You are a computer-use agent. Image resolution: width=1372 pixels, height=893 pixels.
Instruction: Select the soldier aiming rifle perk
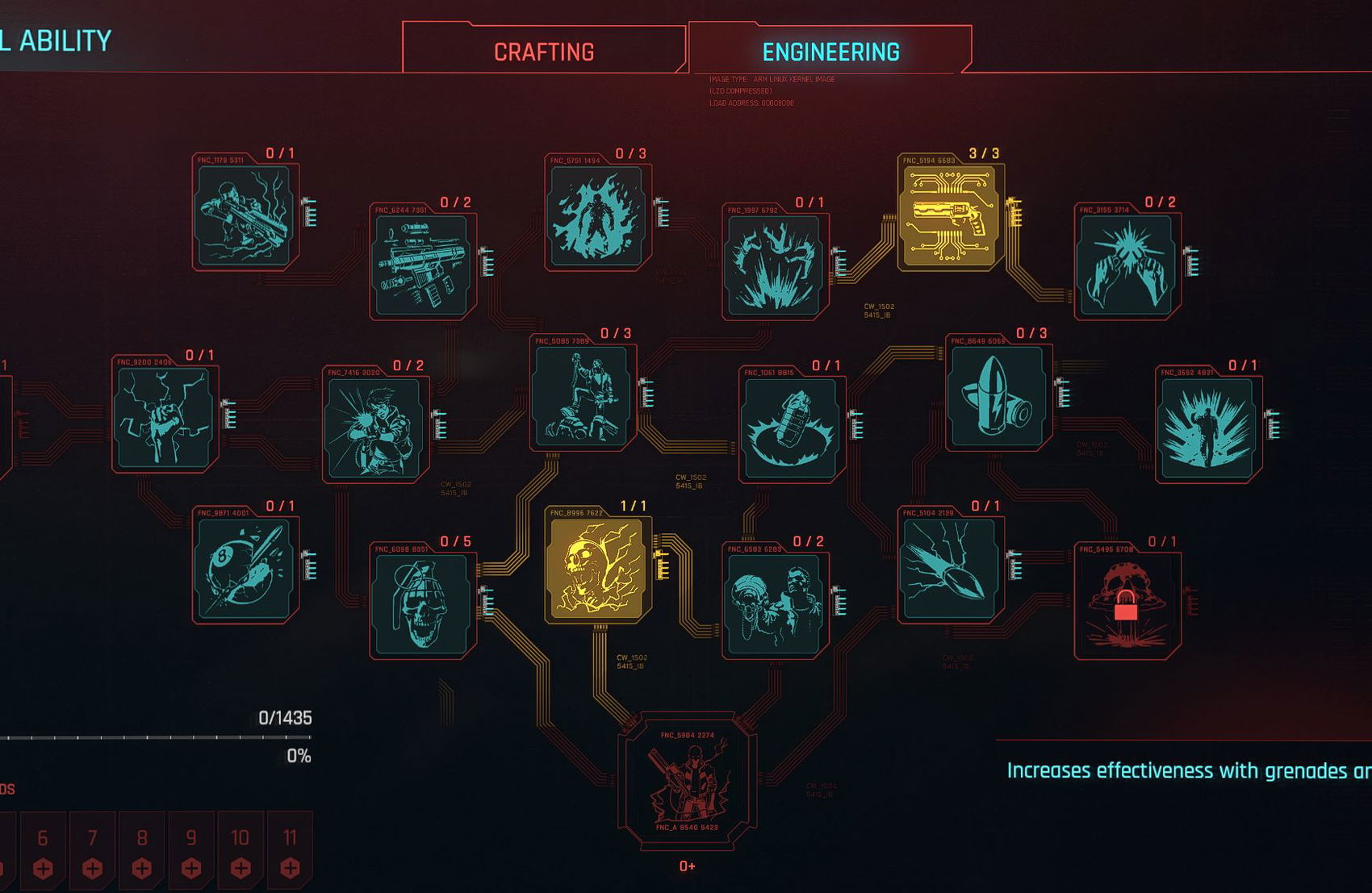coord(245,215)
